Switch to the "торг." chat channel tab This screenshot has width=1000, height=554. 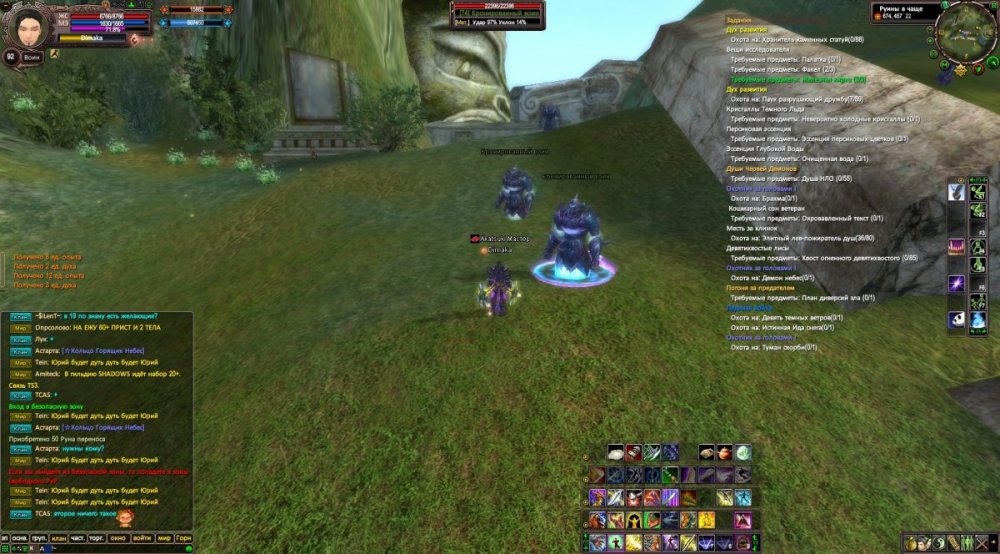tap(96, 537)
